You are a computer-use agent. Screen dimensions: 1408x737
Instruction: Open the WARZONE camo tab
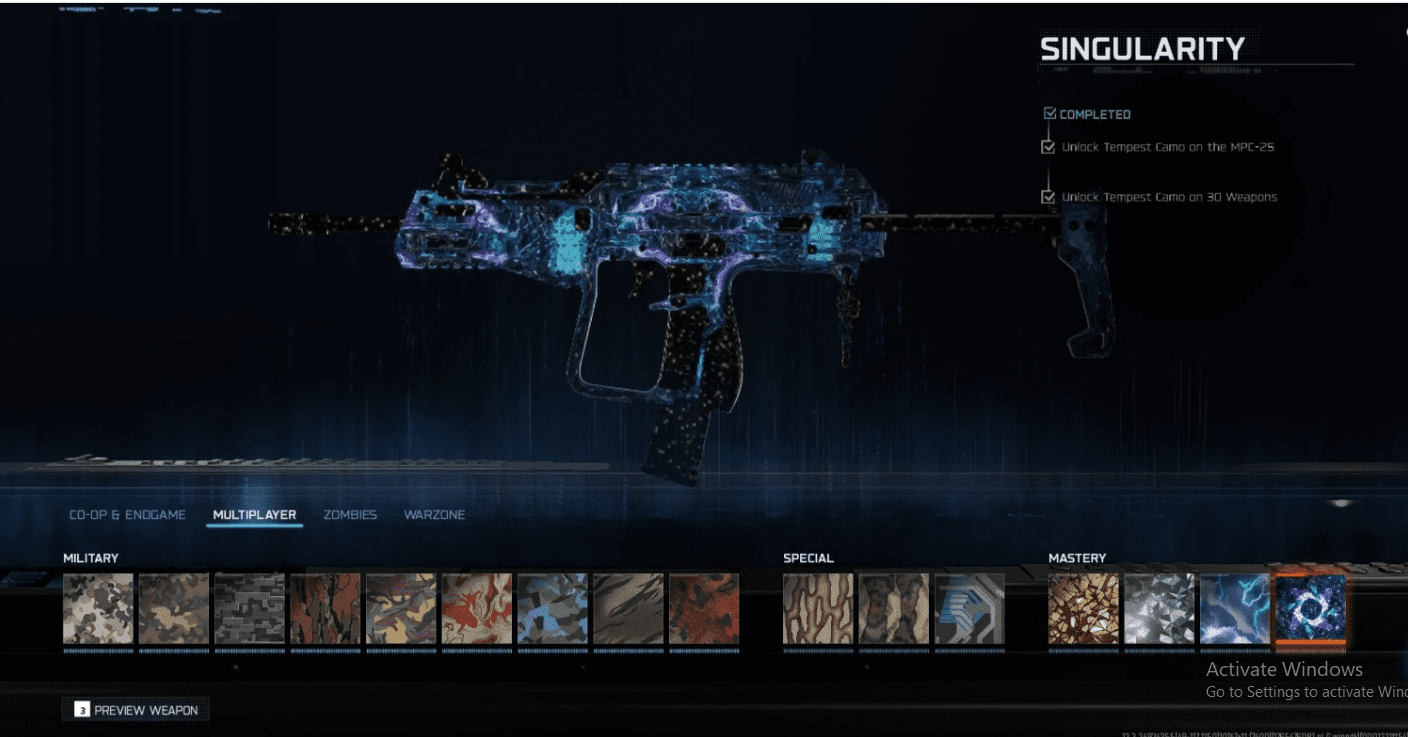434,514
